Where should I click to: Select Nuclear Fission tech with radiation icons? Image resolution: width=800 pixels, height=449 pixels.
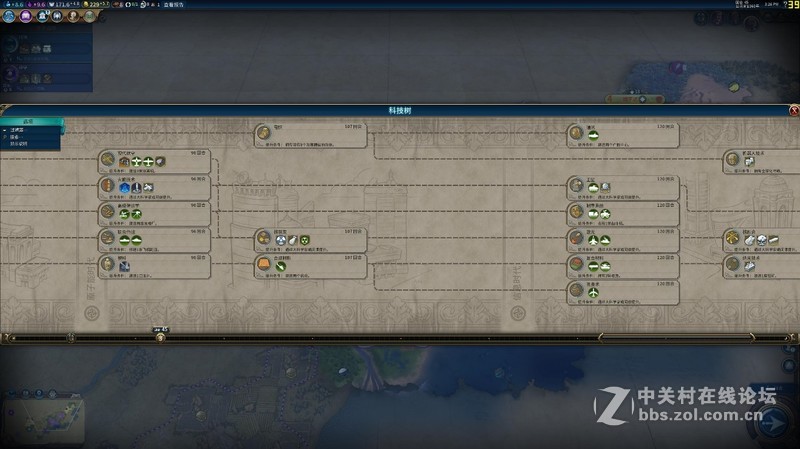tap(310, 238)
